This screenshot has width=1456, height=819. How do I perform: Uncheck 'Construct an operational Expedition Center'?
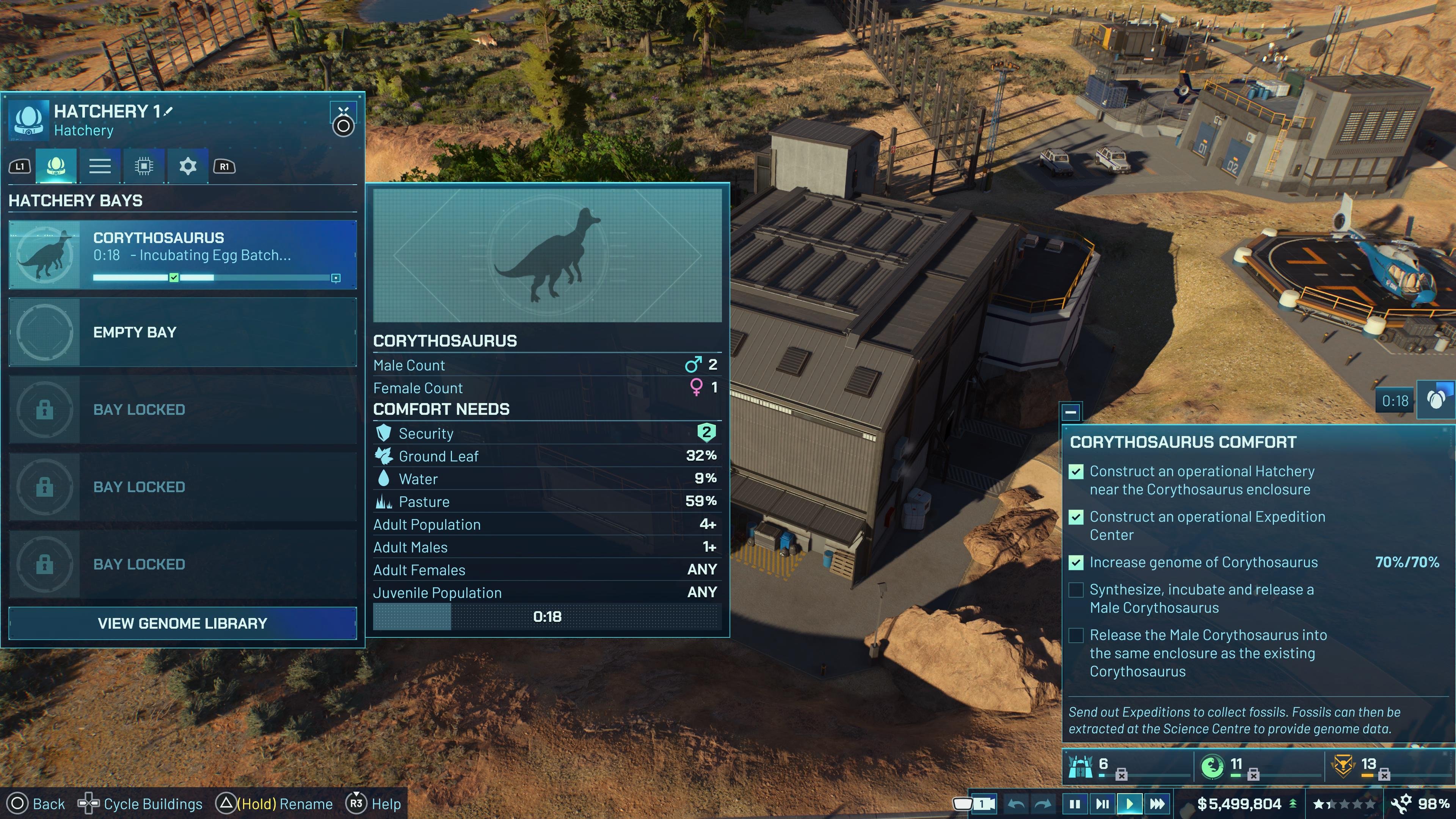[1076, 517]
